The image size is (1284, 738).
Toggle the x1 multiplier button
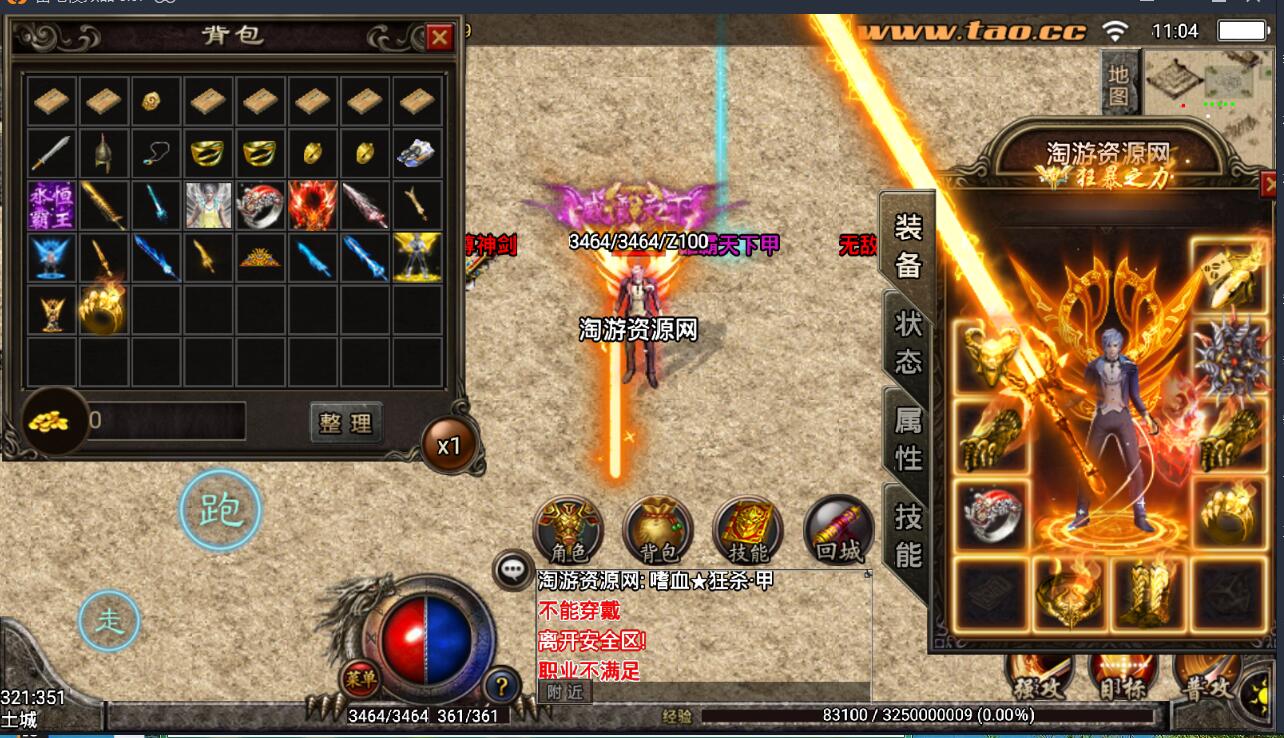click(449, 446)
